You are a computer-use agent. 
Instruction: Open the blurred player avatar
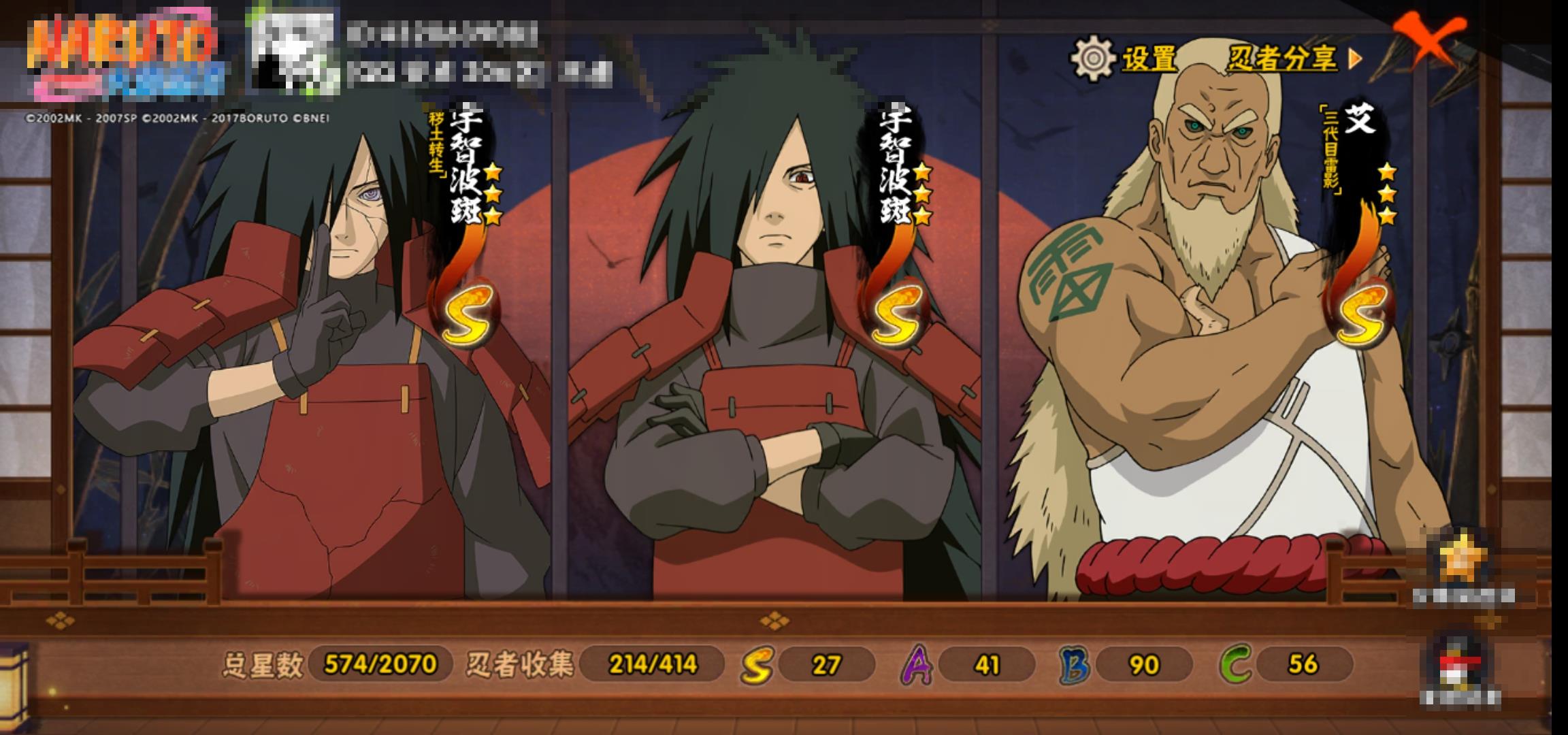coord(293,51)
